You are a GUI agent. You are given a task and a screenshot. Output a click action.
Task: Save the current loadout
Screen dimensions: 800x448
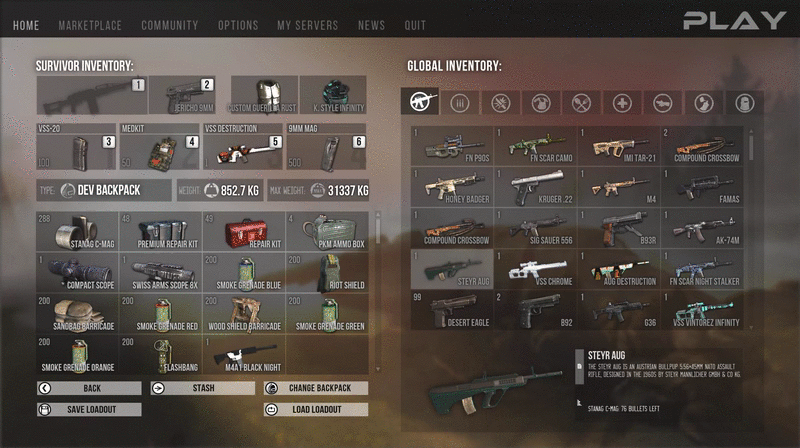tap(89, 409)
